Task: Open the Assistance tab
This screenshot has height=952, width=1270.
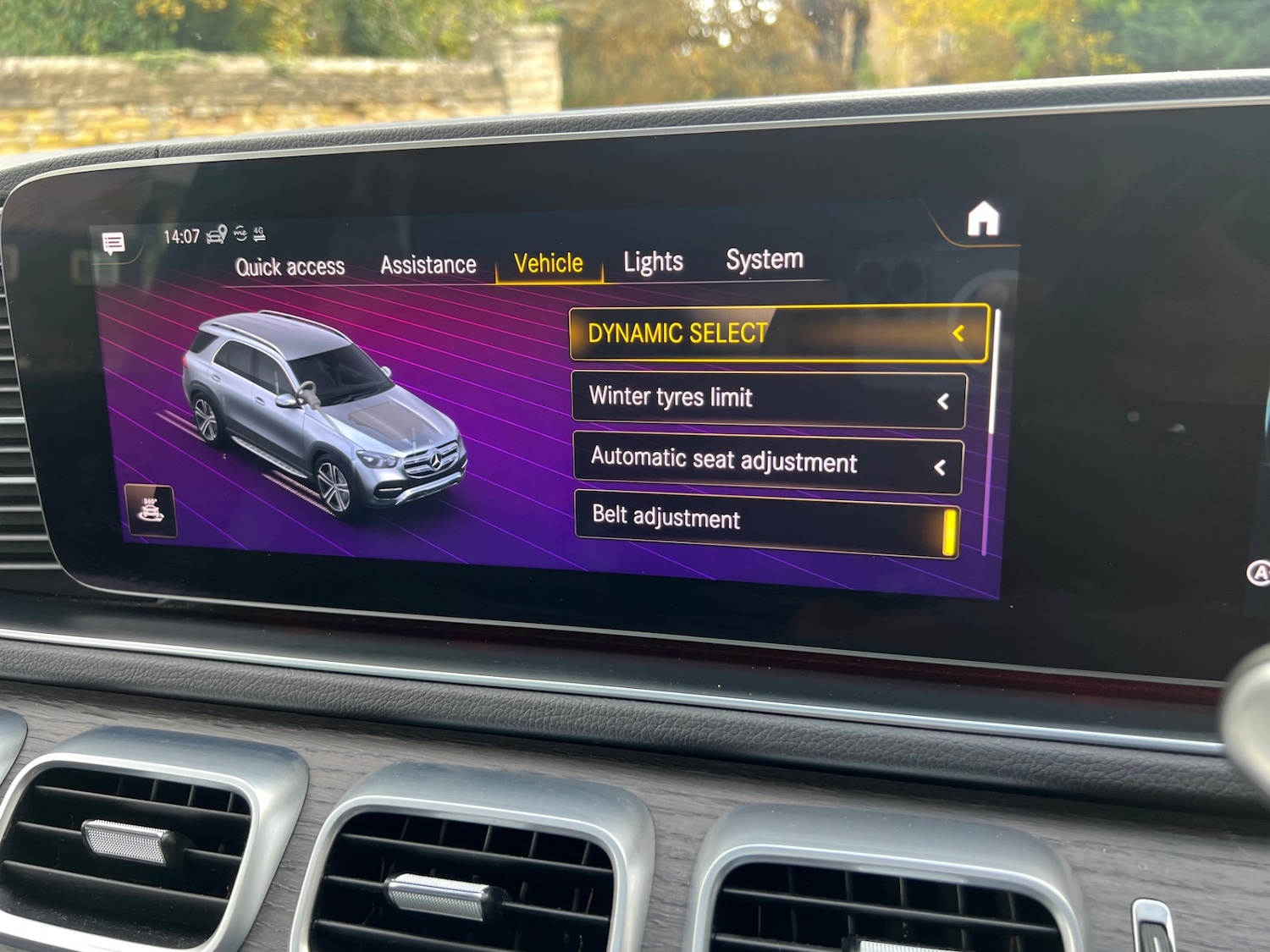Action: click(428, 264)
